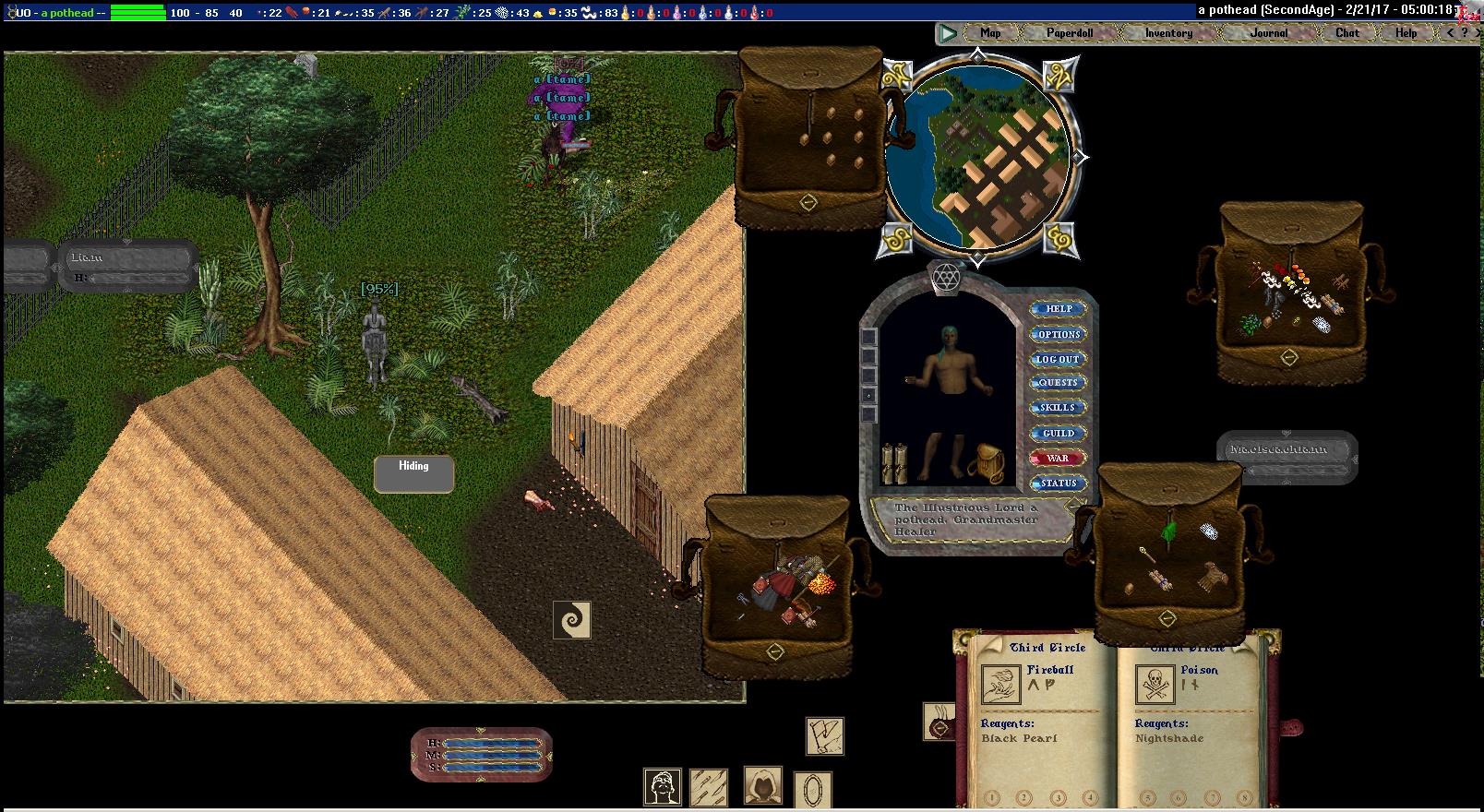Open the Map from the top menu bar

pyautogui.click(x=990, y=33)
